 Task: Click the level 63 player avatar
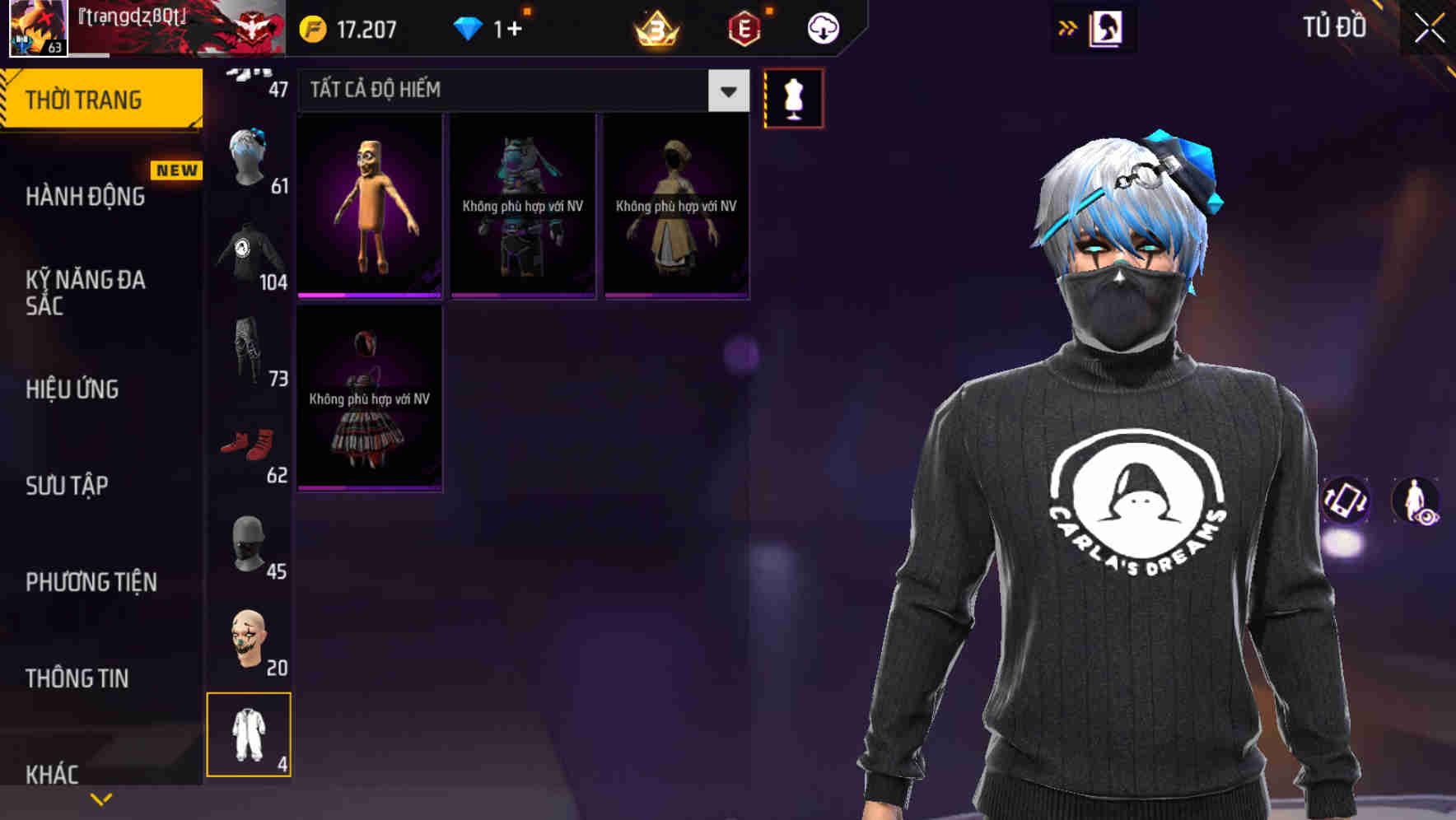36,27
